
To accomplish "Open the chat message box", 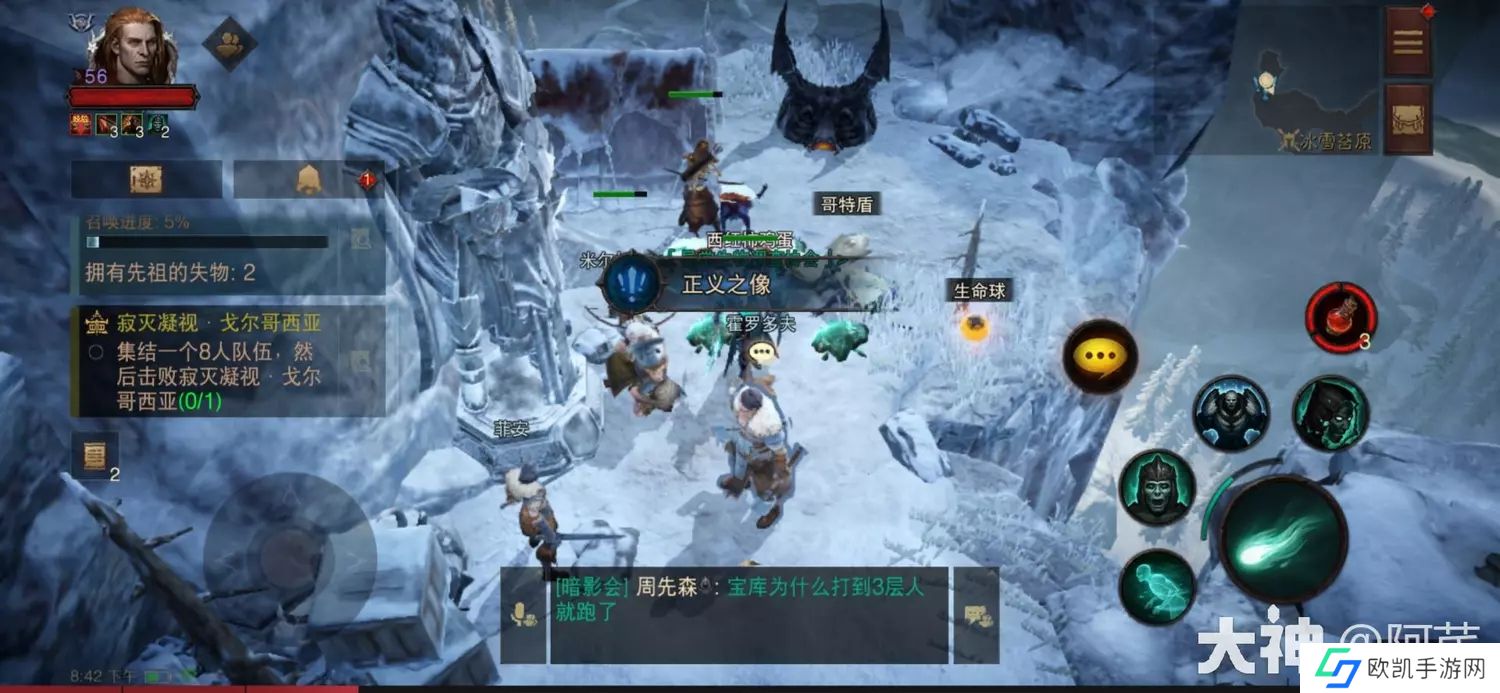I will pyautogui.click(x=748, y=614).
